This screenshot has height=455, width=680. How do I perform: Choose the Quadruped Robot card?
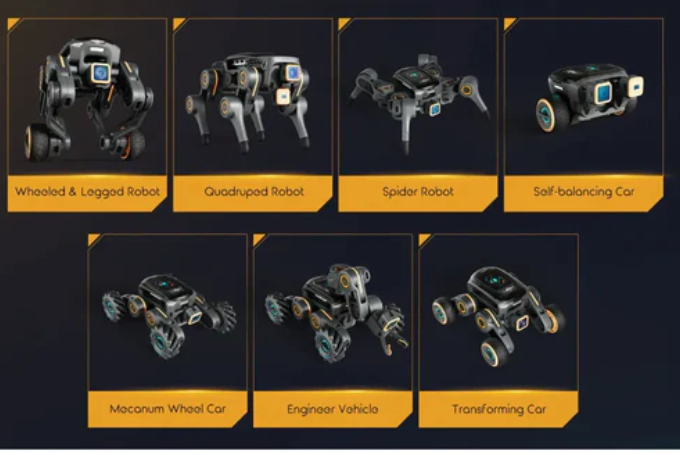point(253,114)
